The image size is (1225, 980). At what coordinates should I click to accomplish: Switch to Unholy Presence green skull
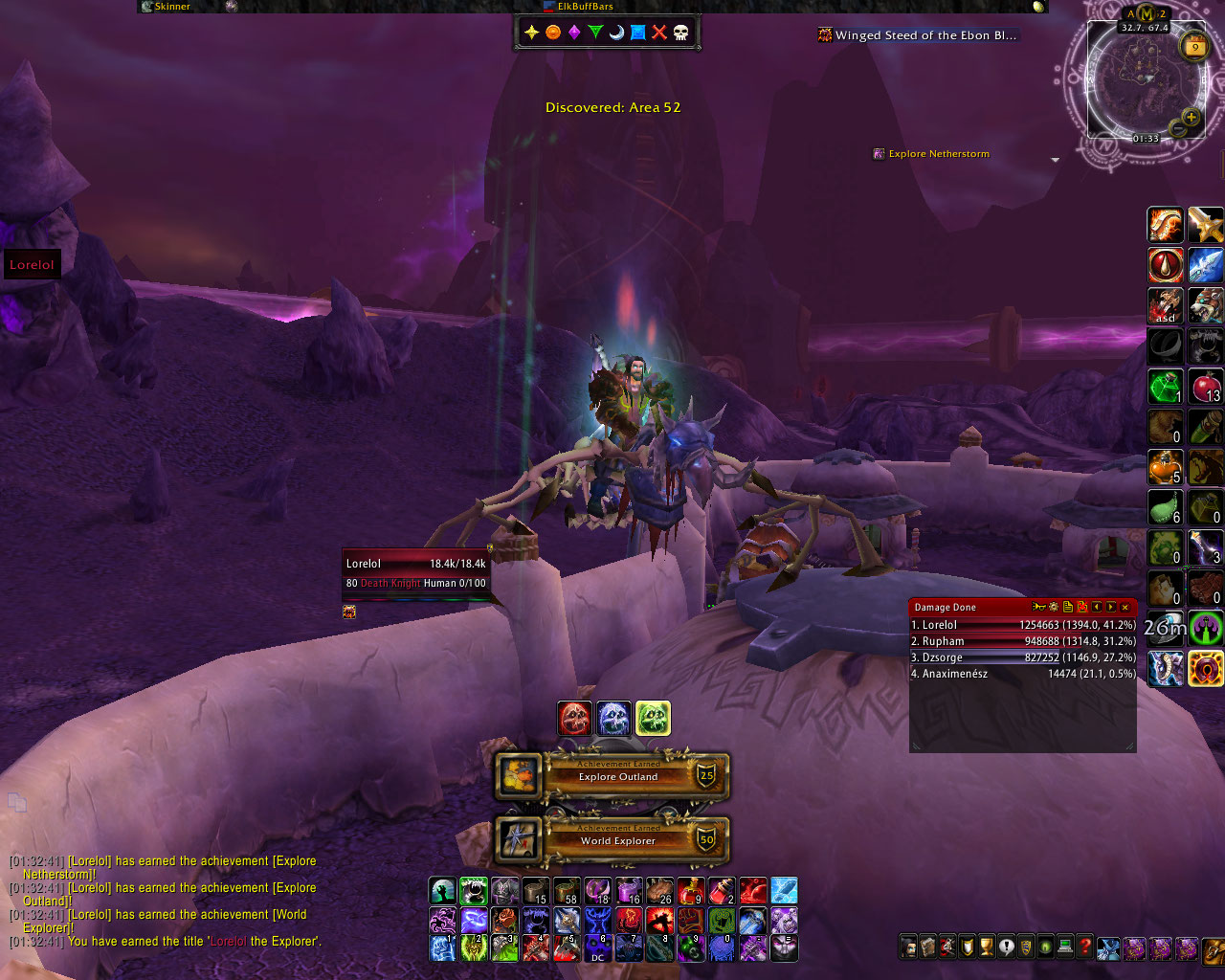point(653,719)
